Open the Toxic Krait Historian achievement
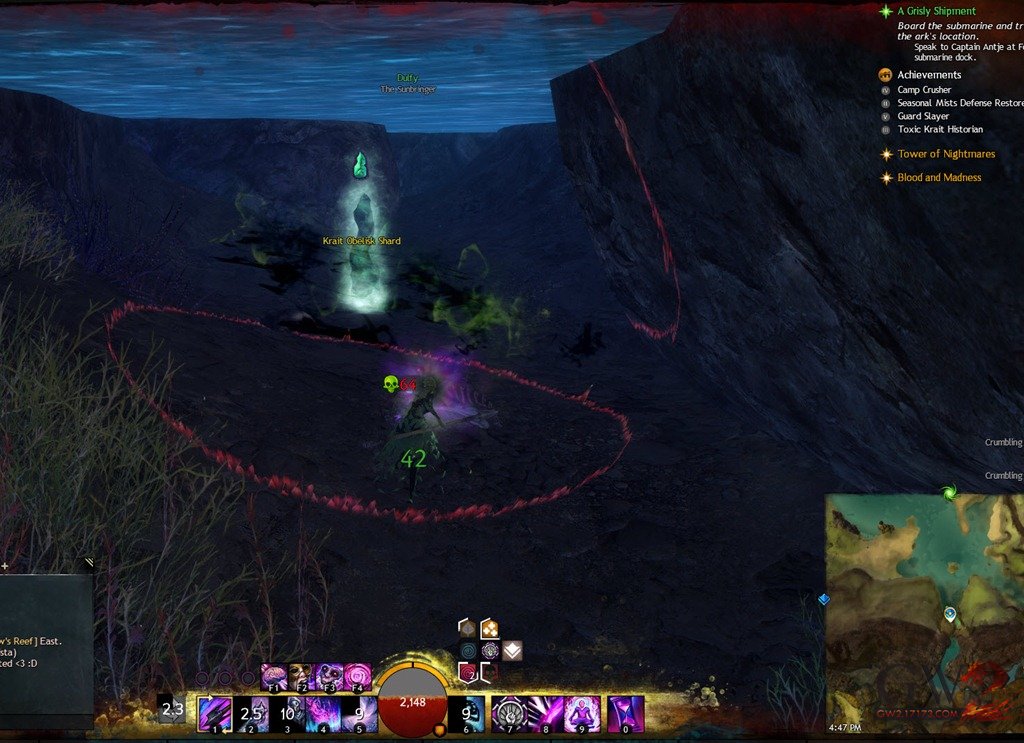The image size is (1024, 743). tap(939, 129)
